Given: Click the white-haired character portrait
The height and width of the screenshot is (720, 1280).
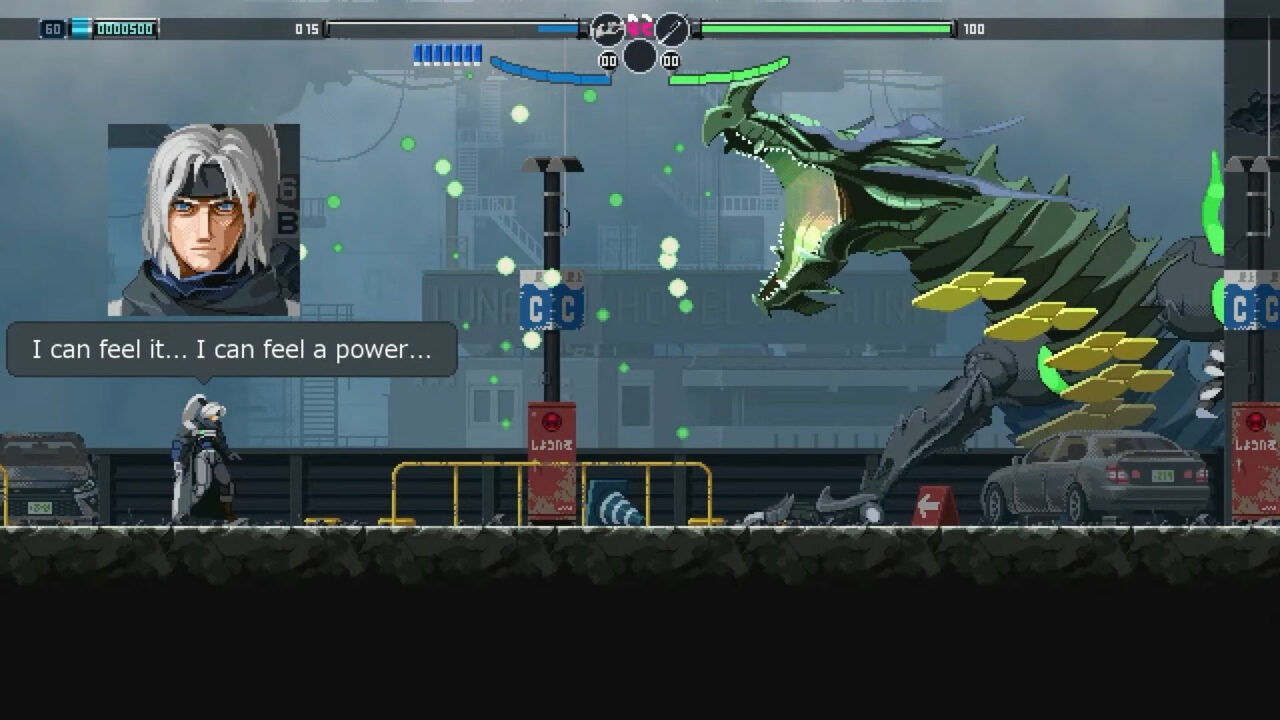Looking at the screenshot, I should (x=204, y=220).
